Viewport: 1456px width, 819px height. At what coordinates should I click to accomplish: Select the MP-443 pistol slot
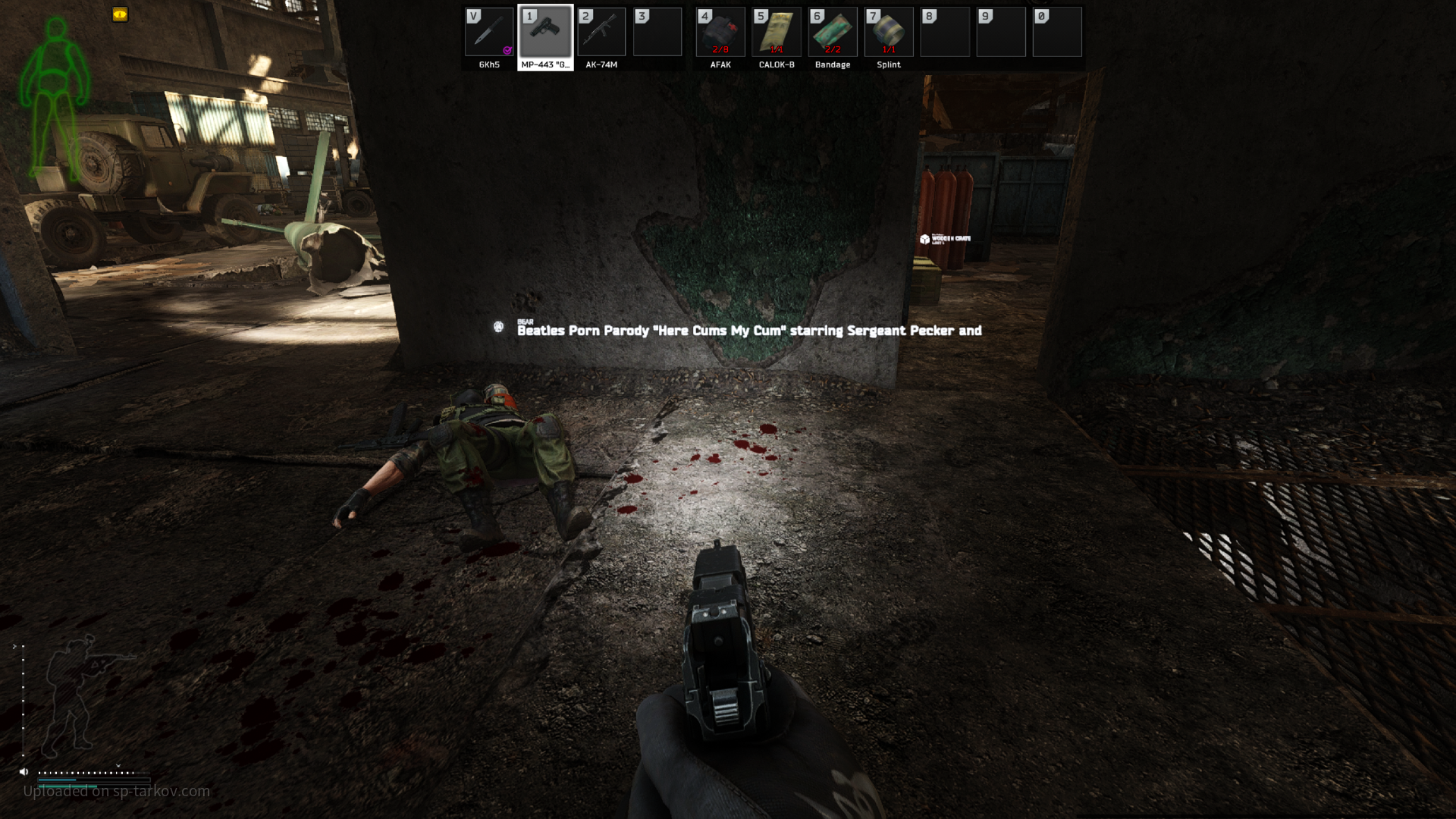[x=545, y=33]
